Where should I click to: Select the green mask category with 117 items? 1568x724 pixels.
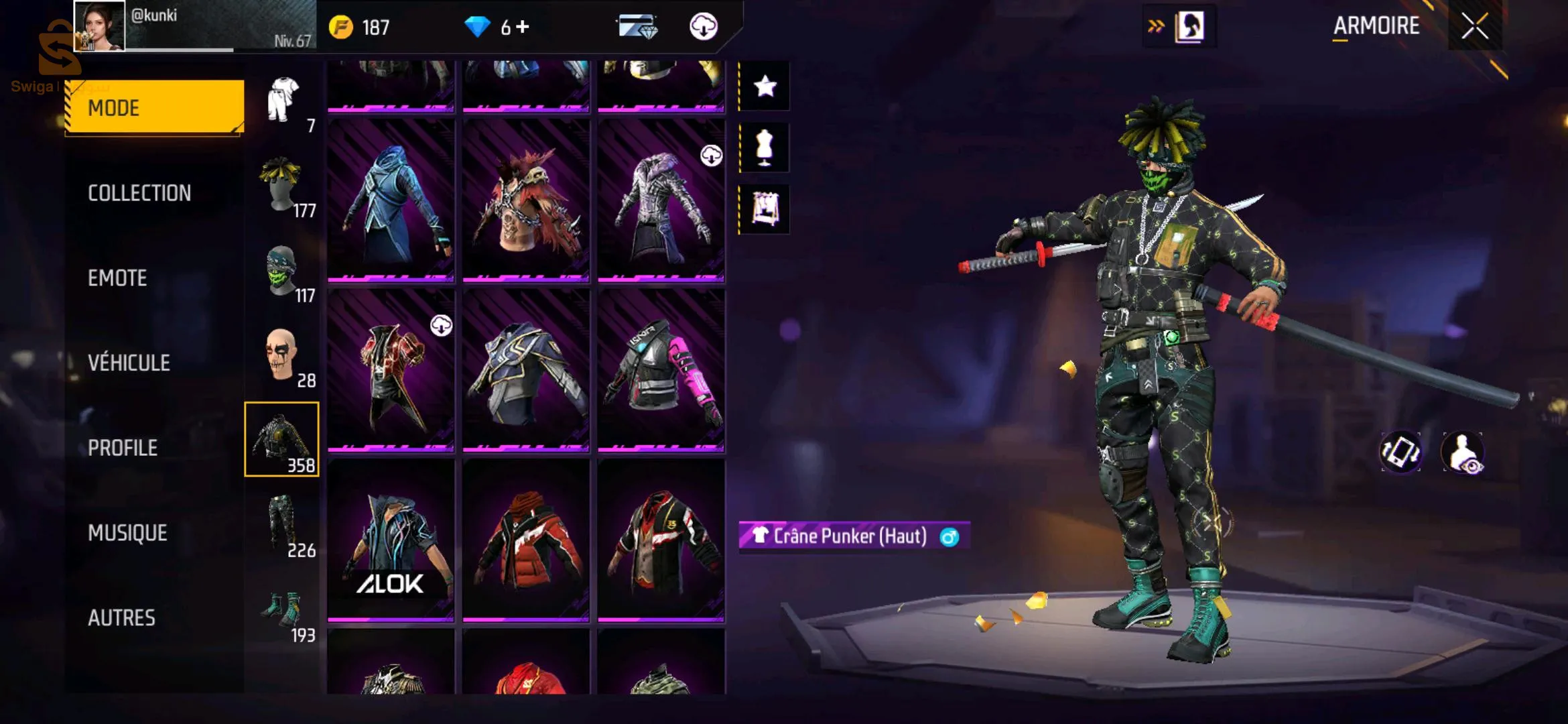click(x=282, y=273)
